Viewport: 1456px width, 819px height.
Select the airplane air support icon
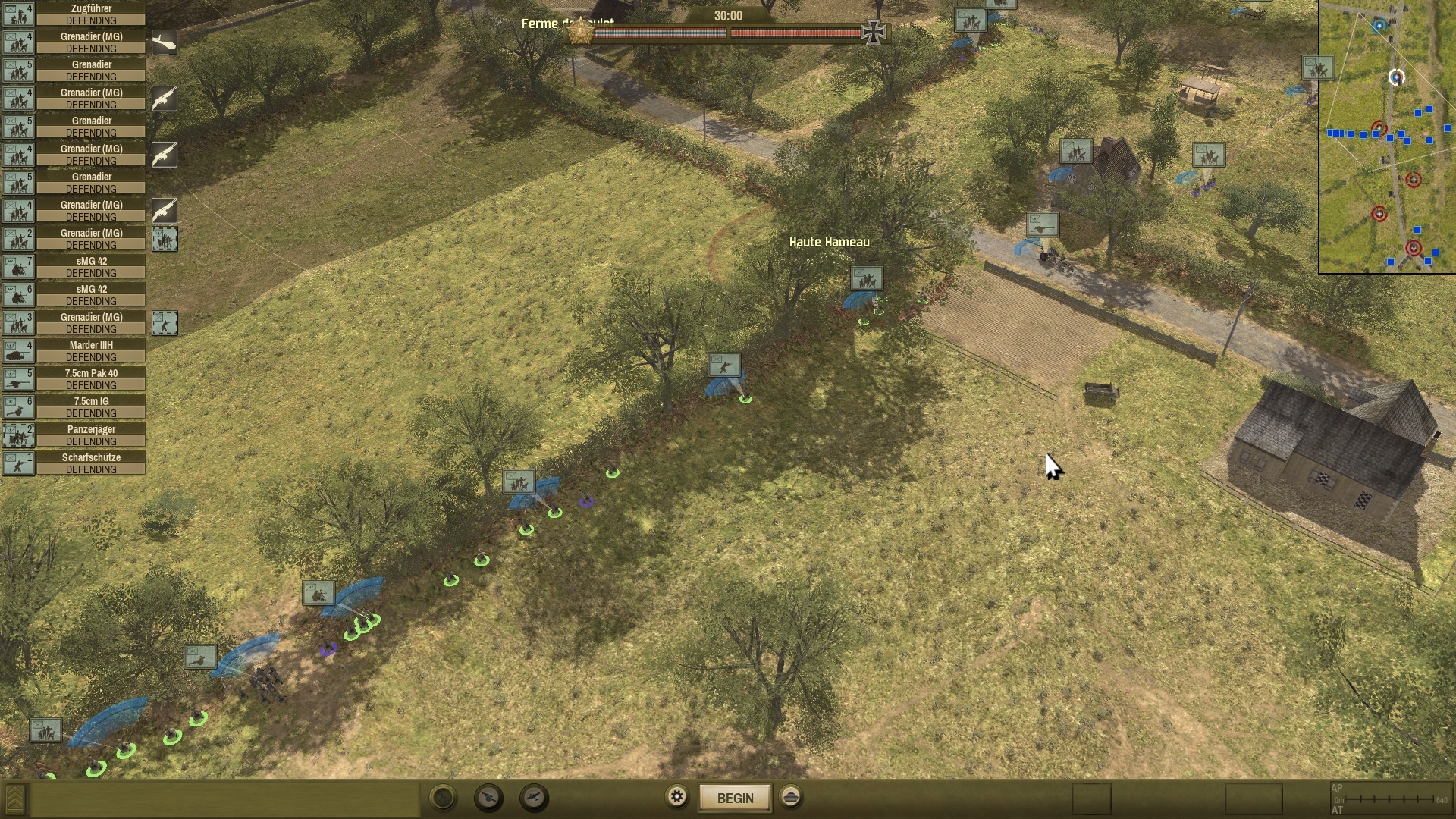[x=534, y=798]
